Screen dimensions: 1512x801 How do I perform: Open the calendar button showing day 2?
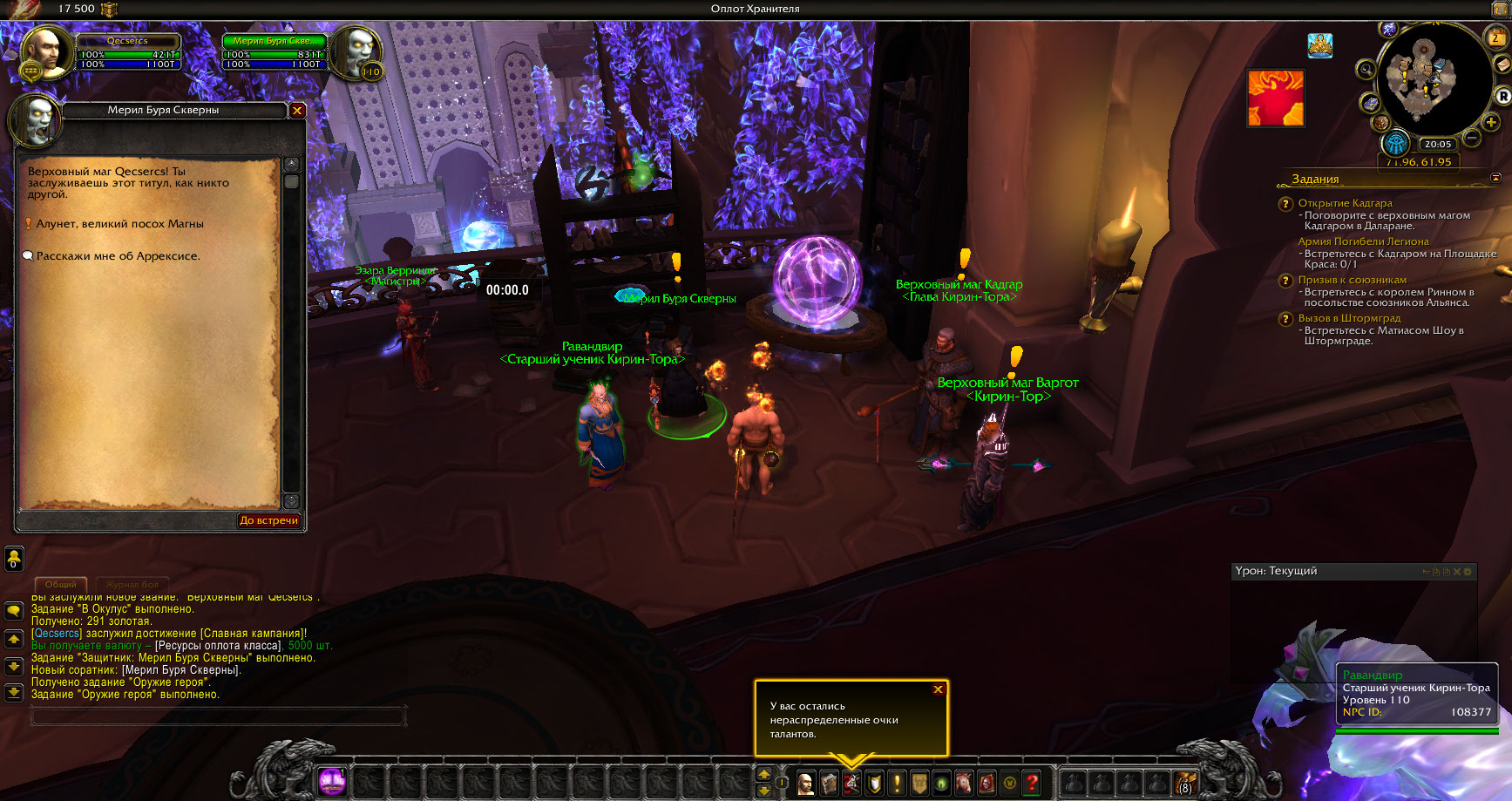1495,37
